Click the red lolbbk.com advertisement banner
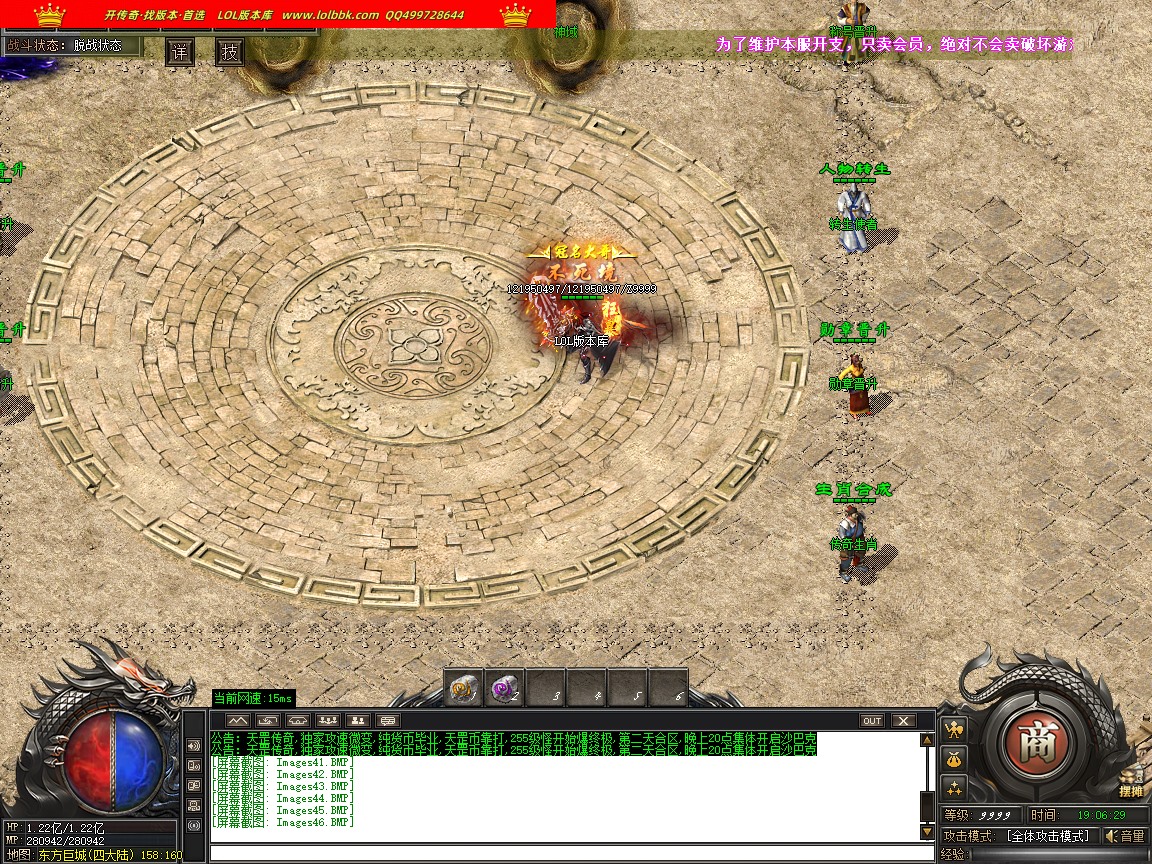 278,15
